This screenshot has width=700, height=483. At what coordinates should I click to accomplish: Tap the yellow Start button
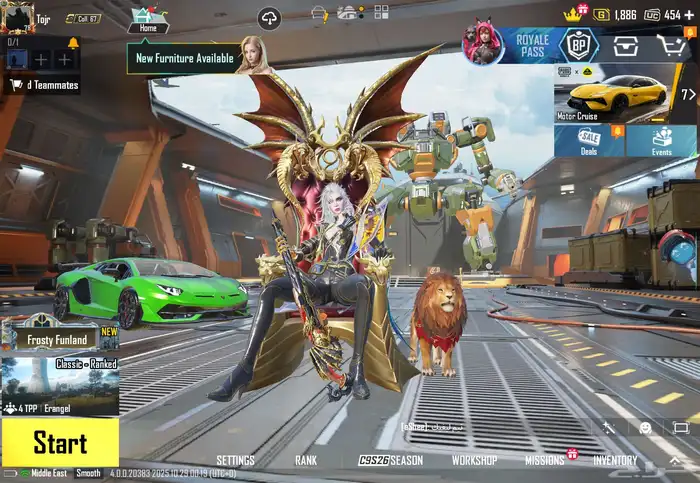pos(59,442)
